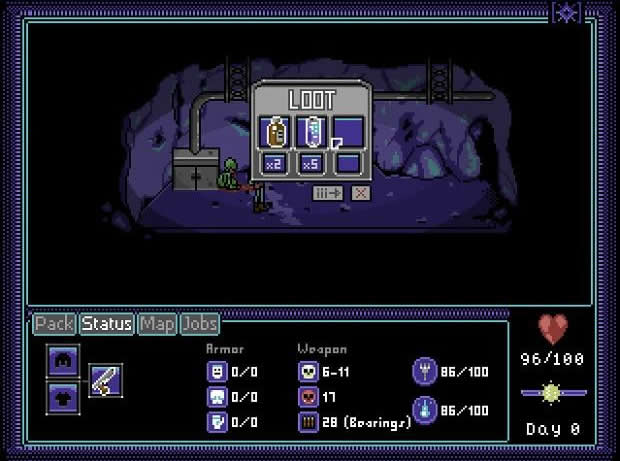Select the shirt armor equipment slot

(x=62, y=396)
